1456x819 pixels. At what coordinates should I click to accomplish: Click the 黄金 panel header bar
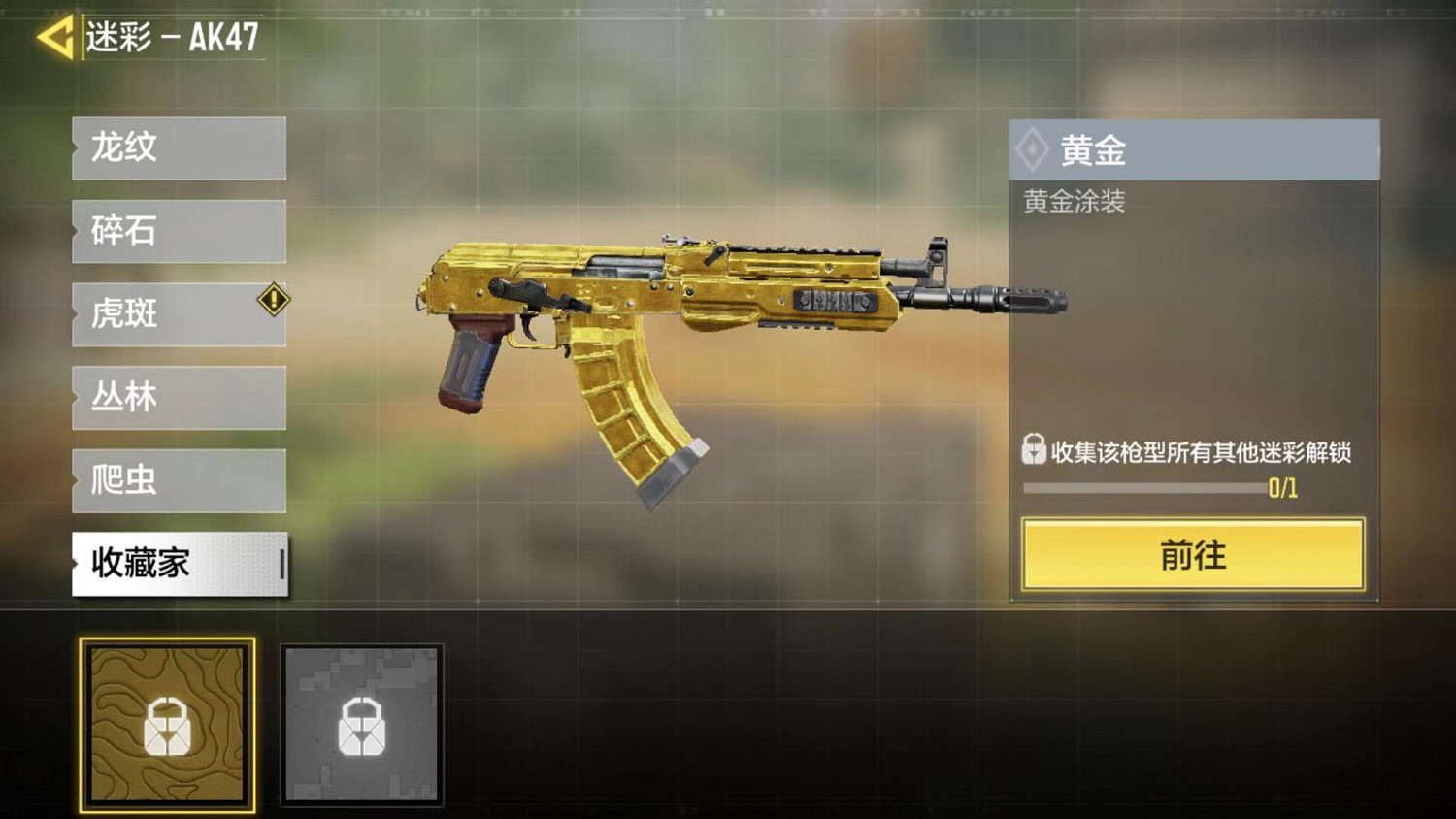[1194, 147]
